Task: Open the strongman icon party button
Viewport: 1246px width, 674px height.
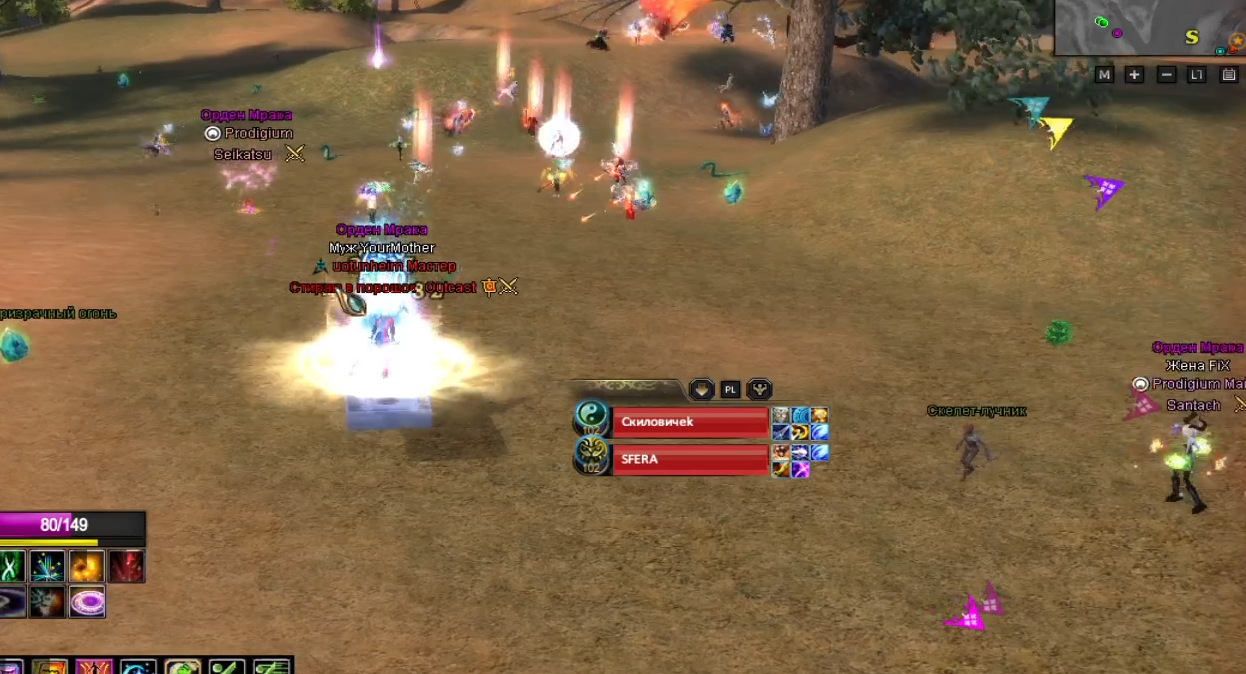Action: point(760,389)
